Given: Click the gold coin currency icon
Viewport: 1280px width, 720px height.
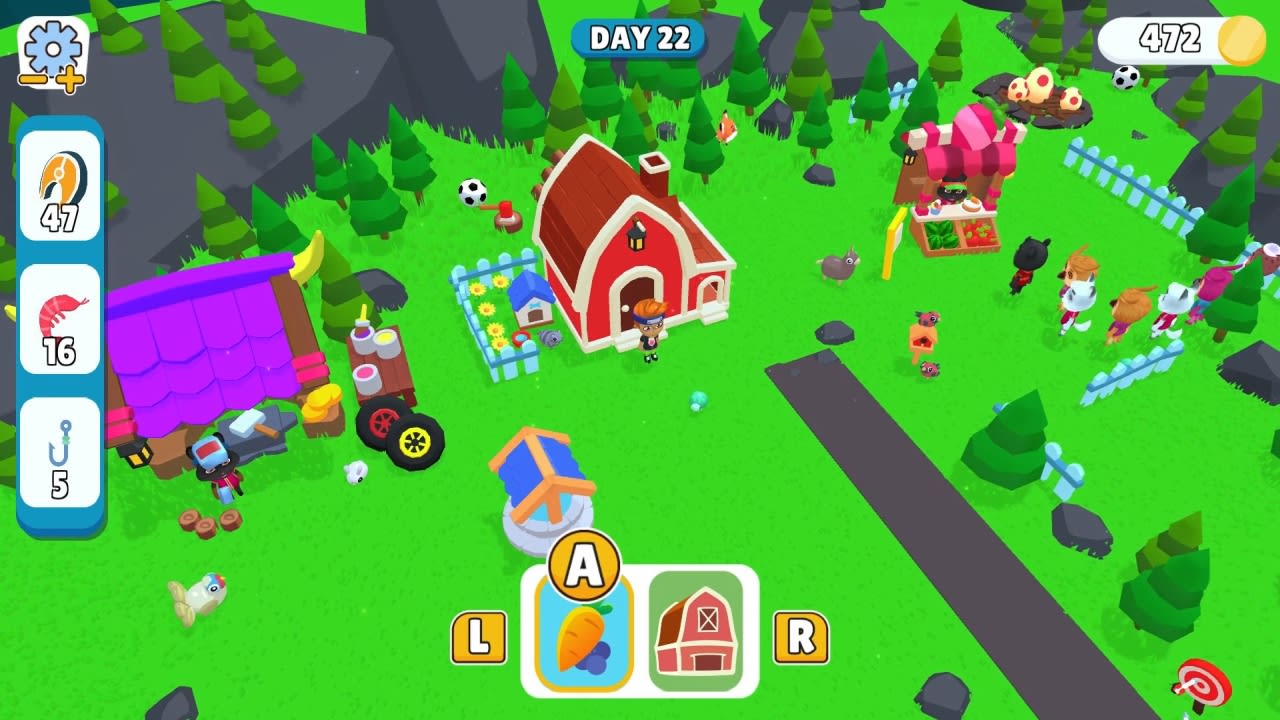Looking at the screenshot, I should pyautogui.click(x=1244, y=41).
